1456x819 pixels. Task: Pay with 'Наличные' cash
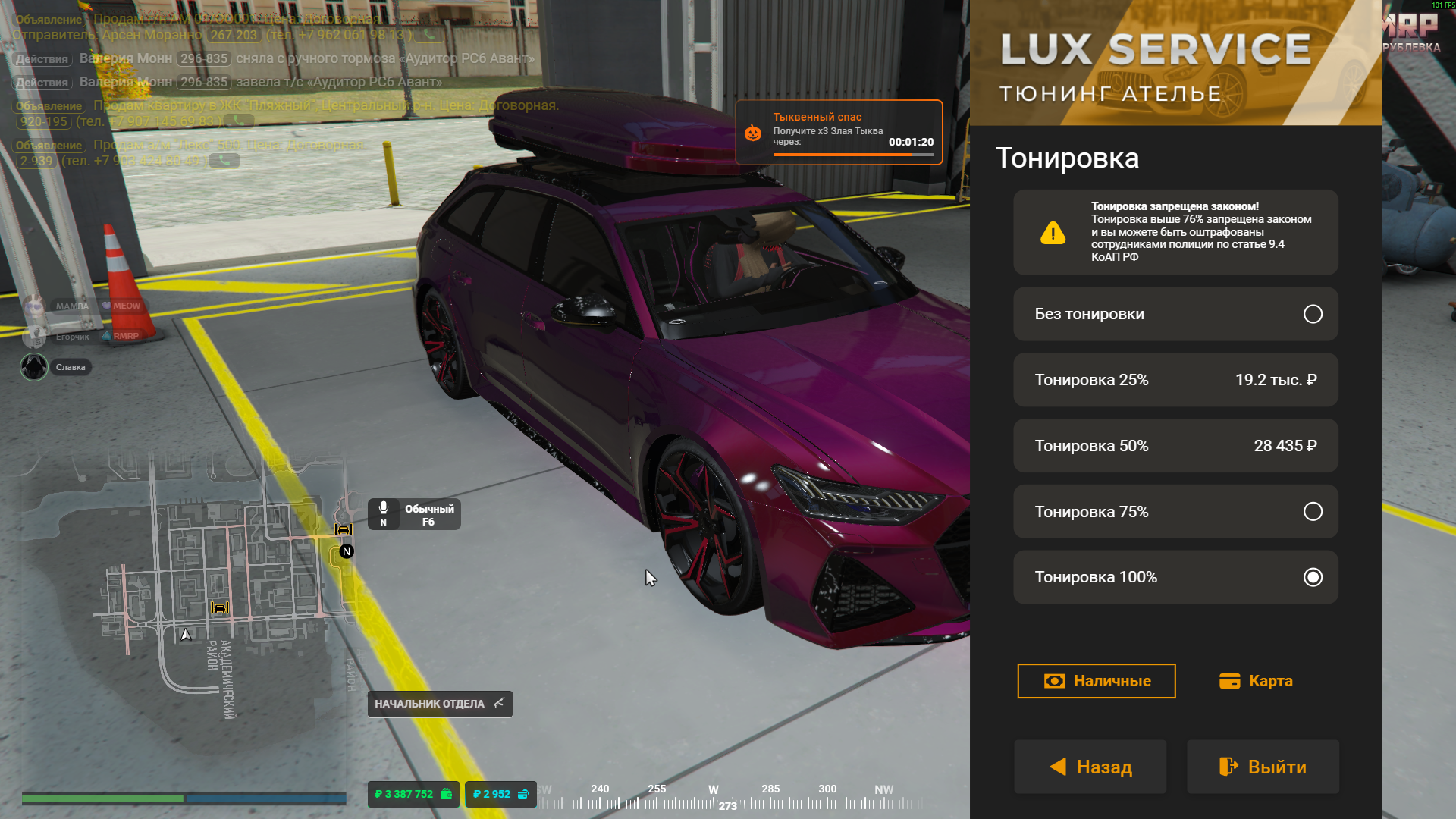click(1096, 681)
